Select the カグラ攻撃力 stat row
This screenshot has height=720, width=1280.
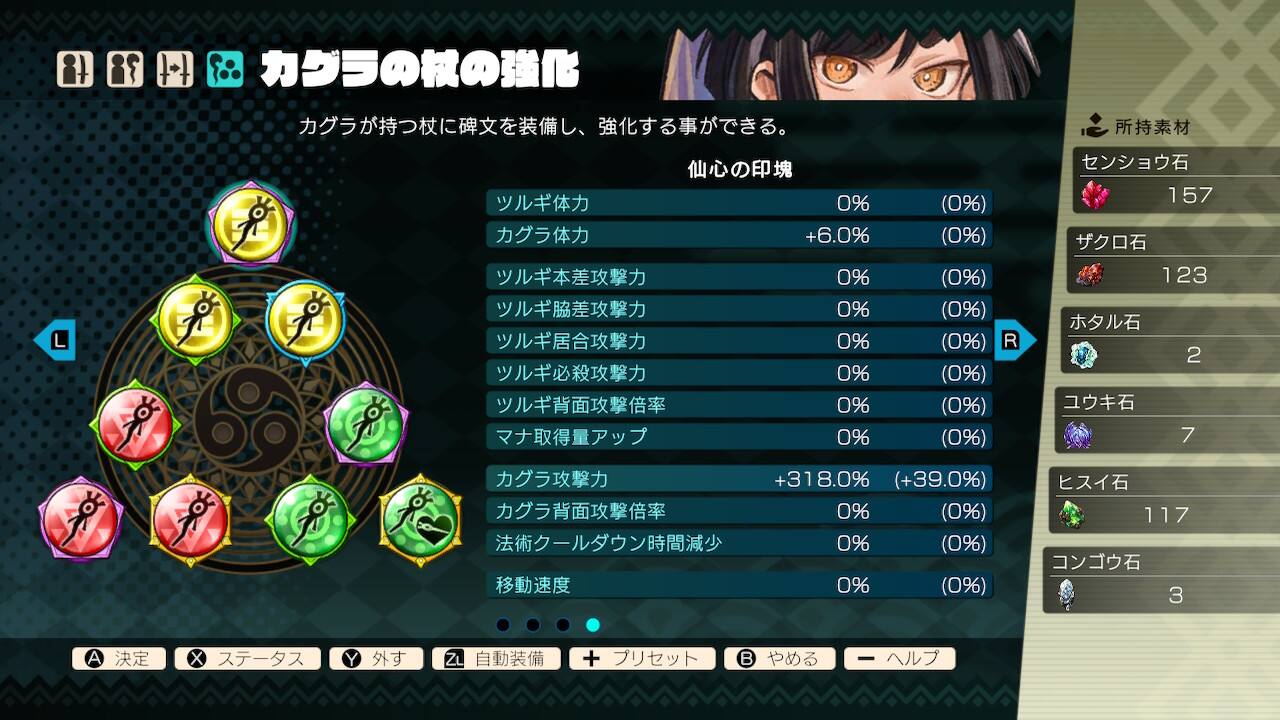(x=739, y=479)
